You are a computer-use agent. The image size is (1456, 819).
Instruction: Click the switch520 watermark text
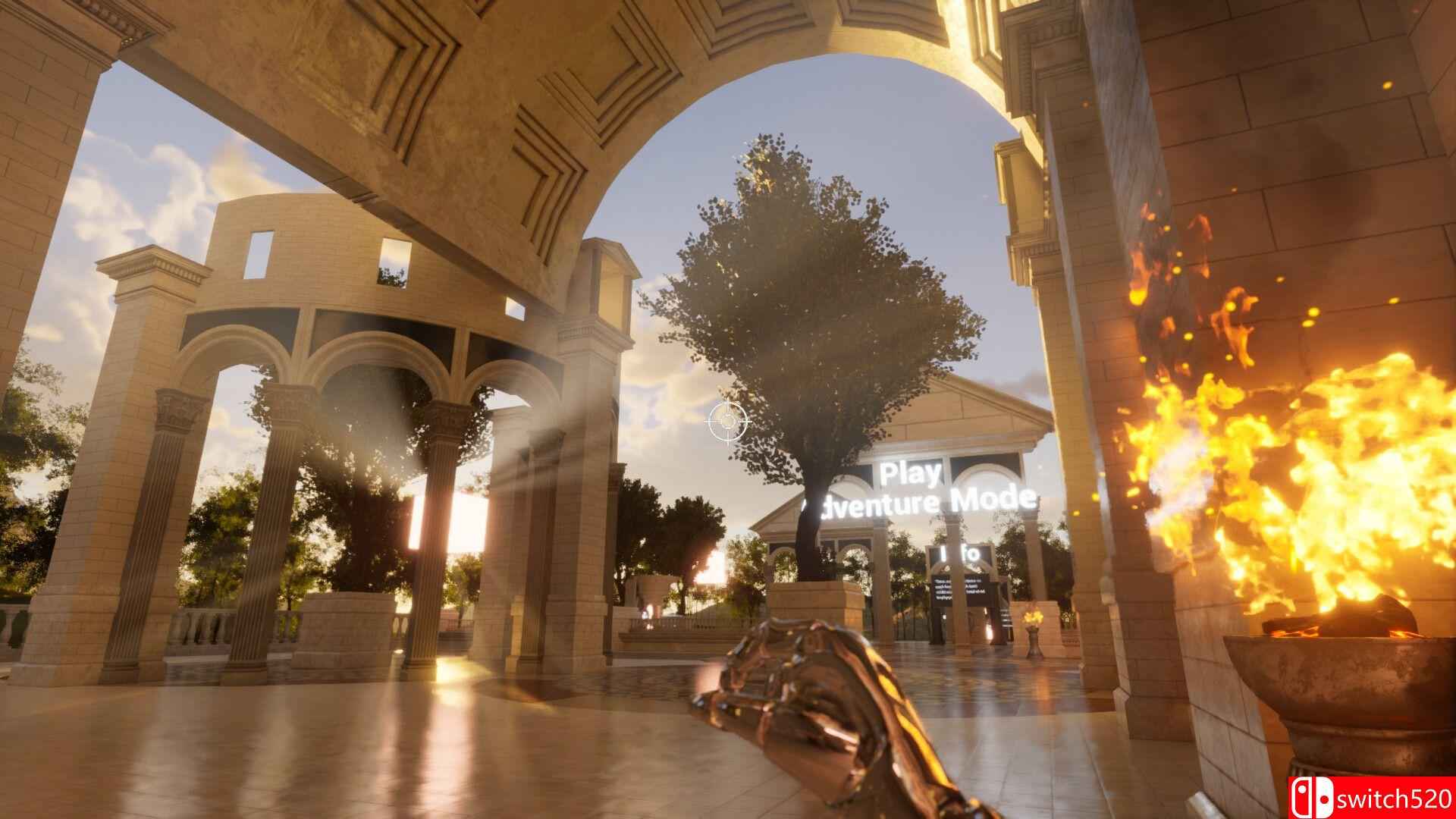(x=1395, y=799)
